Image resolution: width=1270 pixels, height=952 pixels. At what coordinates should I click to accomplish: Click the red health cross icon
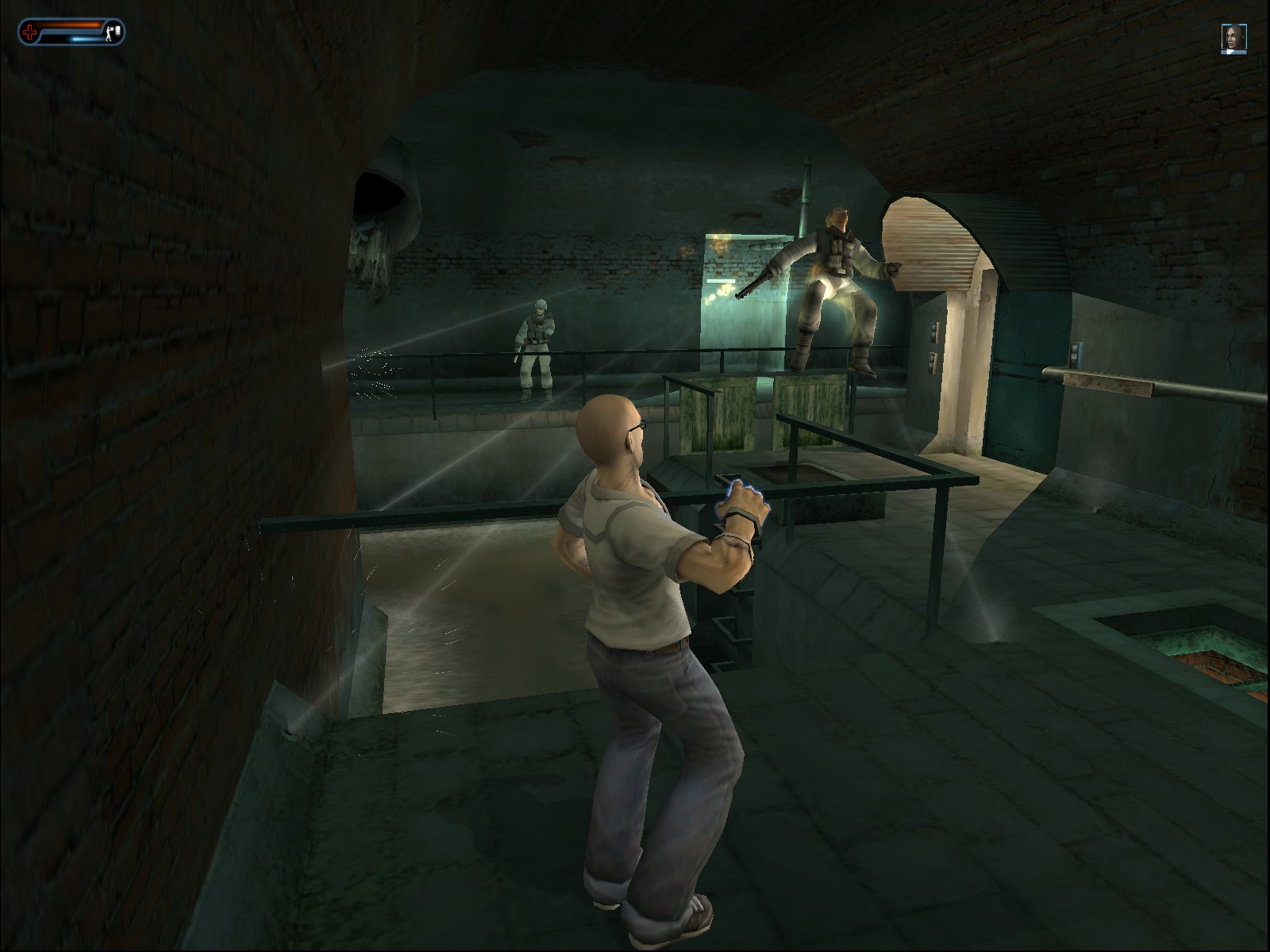[30, 31]
